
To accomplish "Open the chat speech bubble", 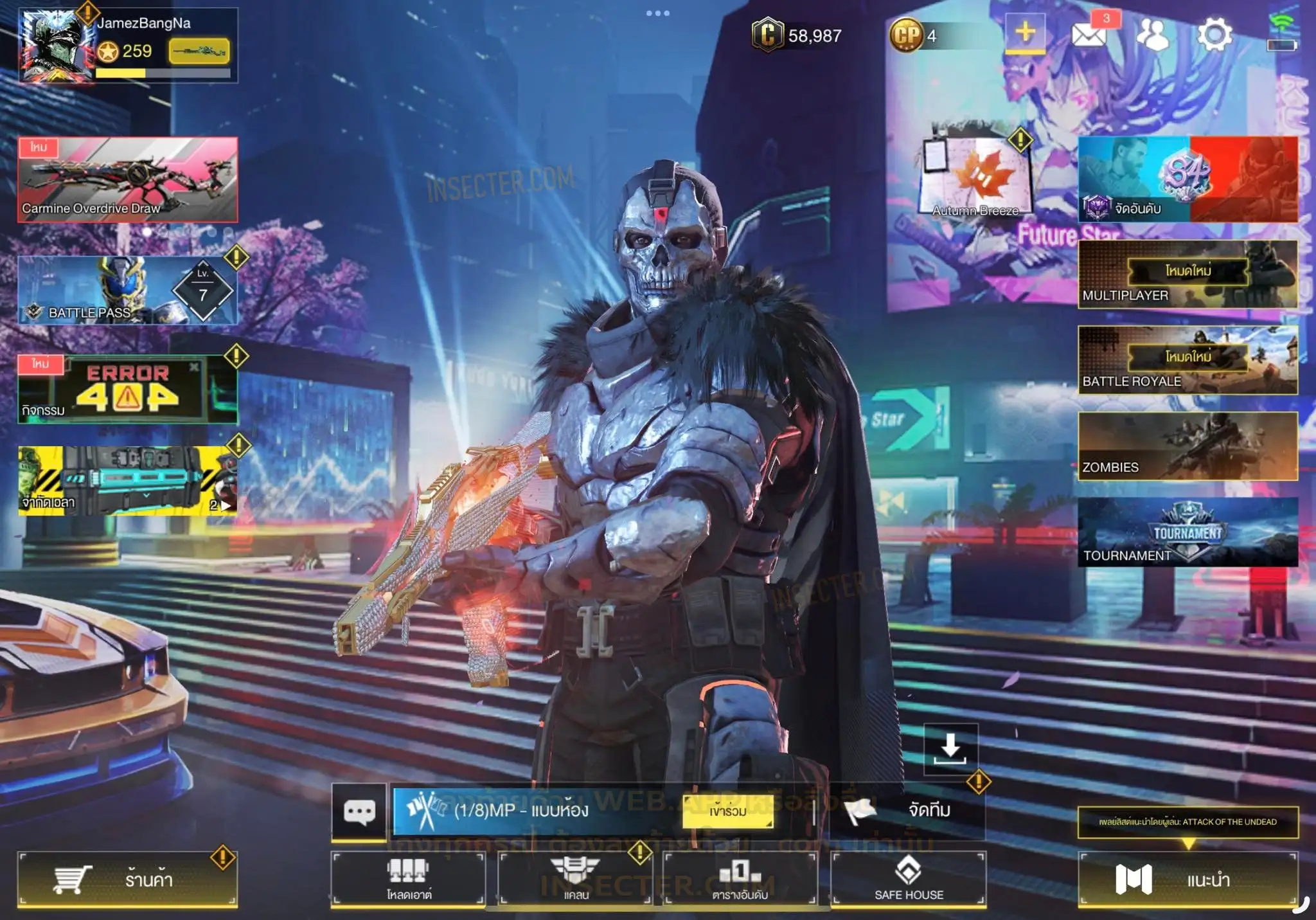I will pos(359,811).
